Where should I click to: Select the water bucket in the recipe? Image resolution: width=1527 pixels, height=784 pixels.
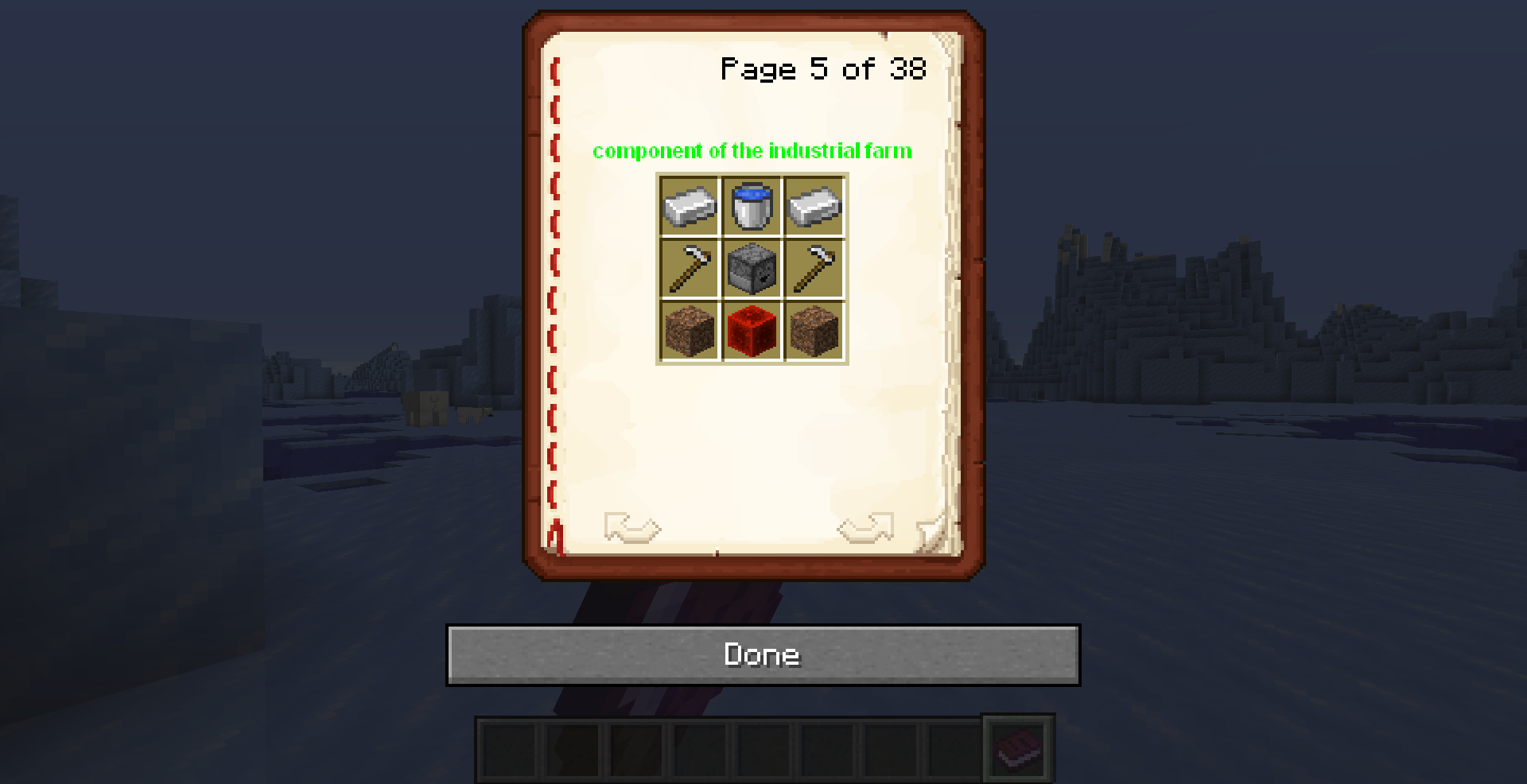[752, 206]
